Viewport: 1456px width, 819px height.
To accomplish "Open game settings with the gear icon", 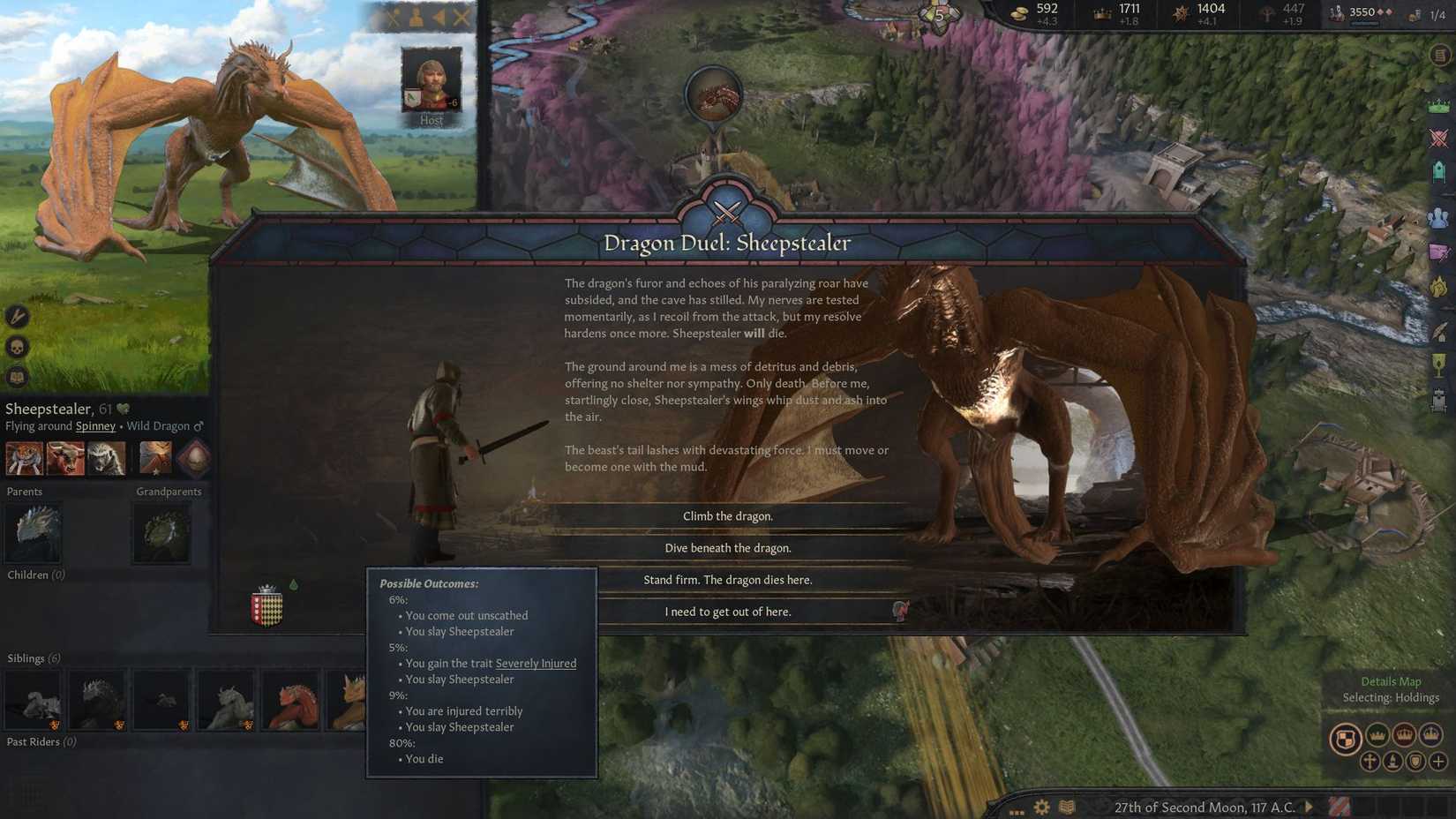I will (x=1041, y=806).
